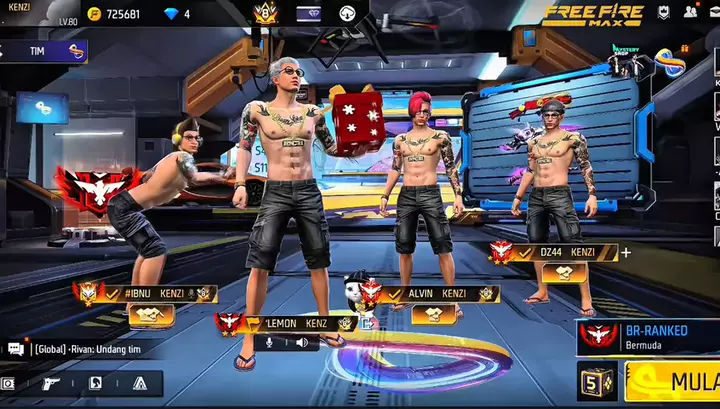The image size is (720, 409).
Task: Open the rank emblem at top center
Action: [x=265, y=13]
